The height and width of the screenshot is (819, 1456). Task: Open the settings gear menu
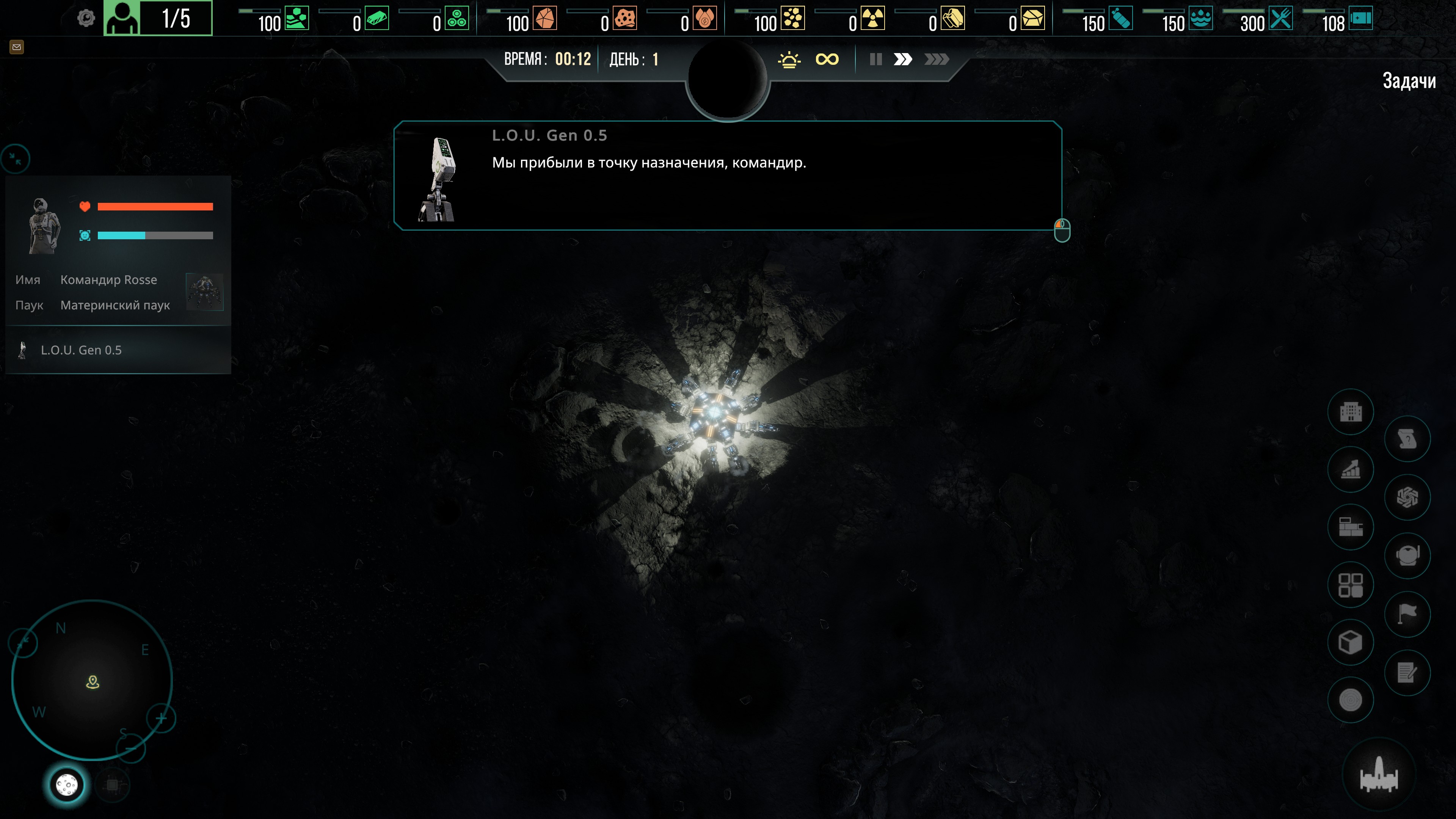(x=86, y=18)
